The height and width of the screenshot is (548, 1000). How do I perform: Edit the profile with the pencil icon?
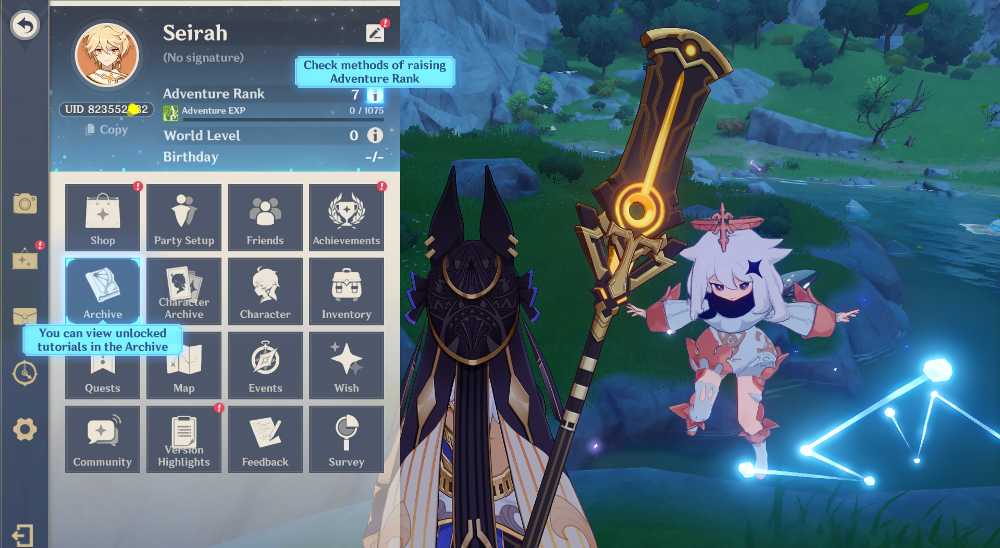point(375,32)
